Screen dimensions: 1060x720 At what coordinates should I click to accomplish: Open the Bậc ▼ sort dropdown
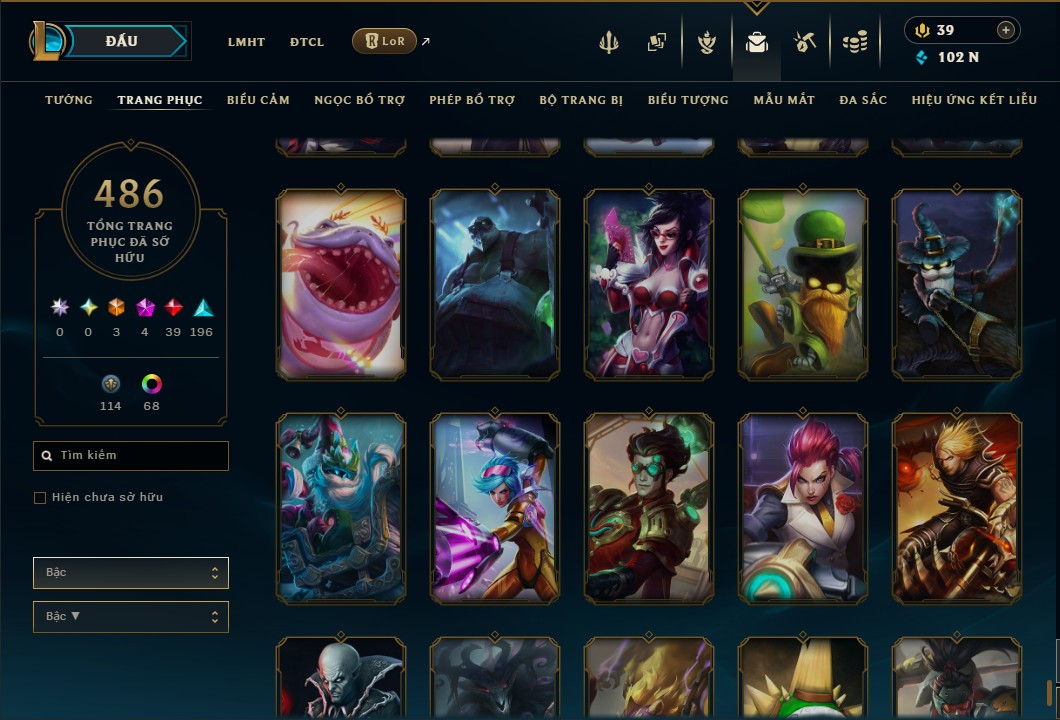(x=131, y=617)
